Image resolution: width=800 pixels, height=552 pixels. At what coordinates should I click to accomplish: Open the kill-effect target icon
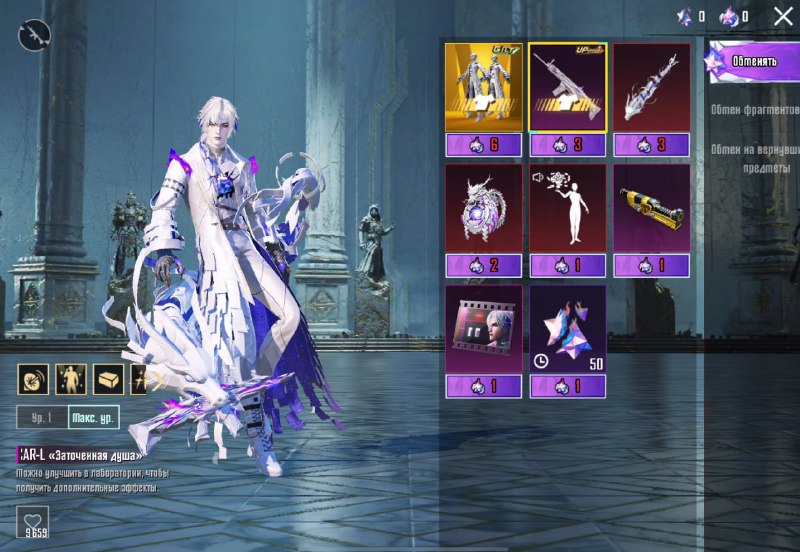33,379
